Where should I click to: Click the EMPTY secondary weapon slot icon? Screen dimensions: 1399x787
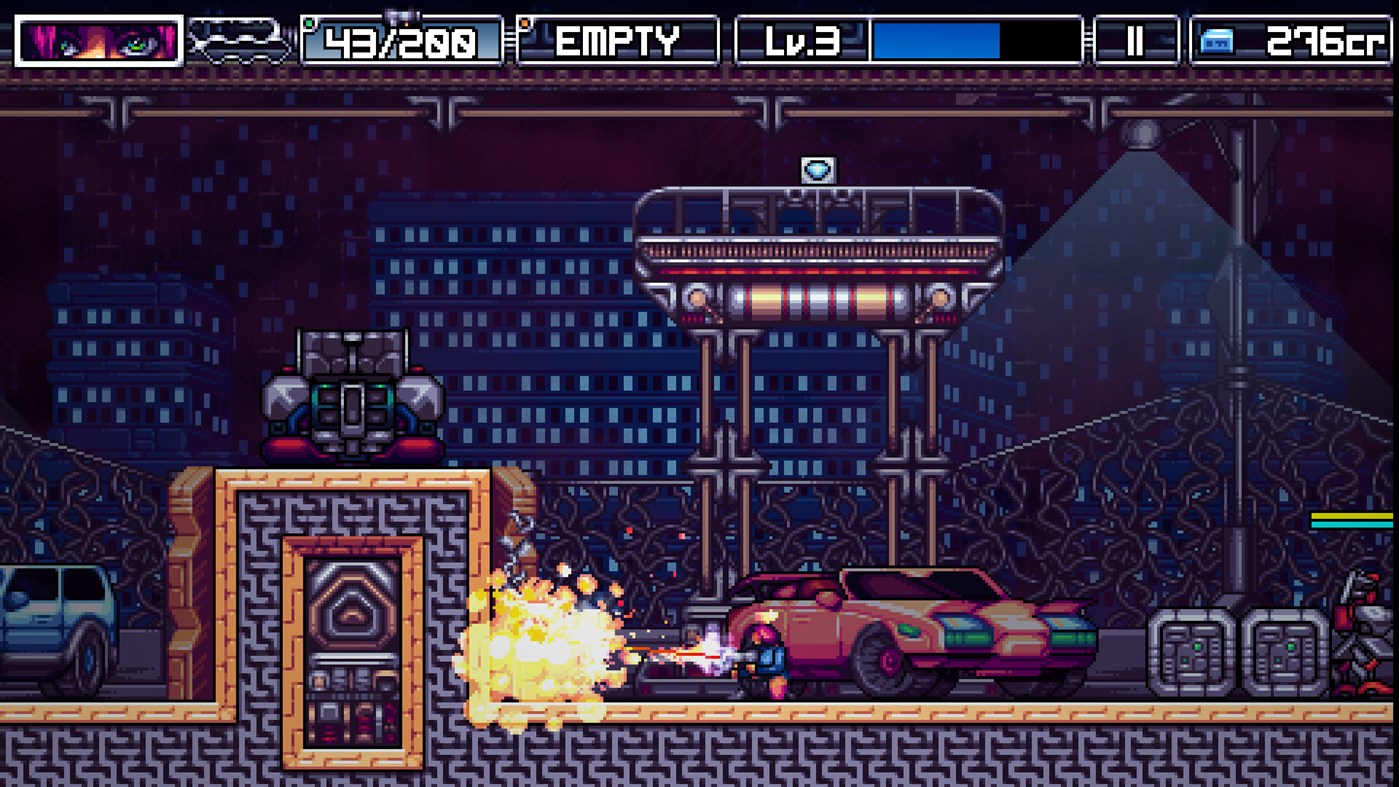(618, 41)
